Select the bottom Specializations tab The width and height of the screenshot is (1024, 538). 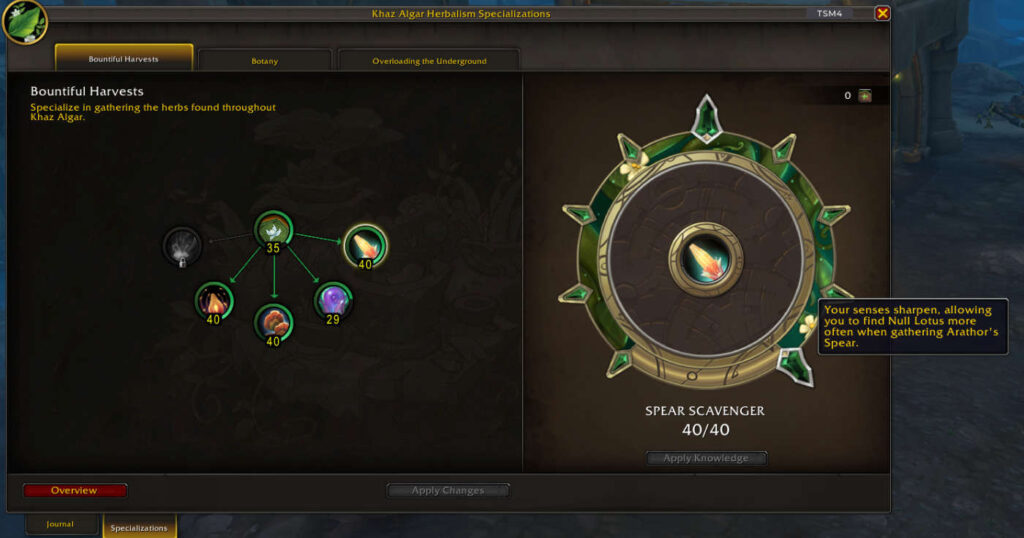tap(139, 527)
